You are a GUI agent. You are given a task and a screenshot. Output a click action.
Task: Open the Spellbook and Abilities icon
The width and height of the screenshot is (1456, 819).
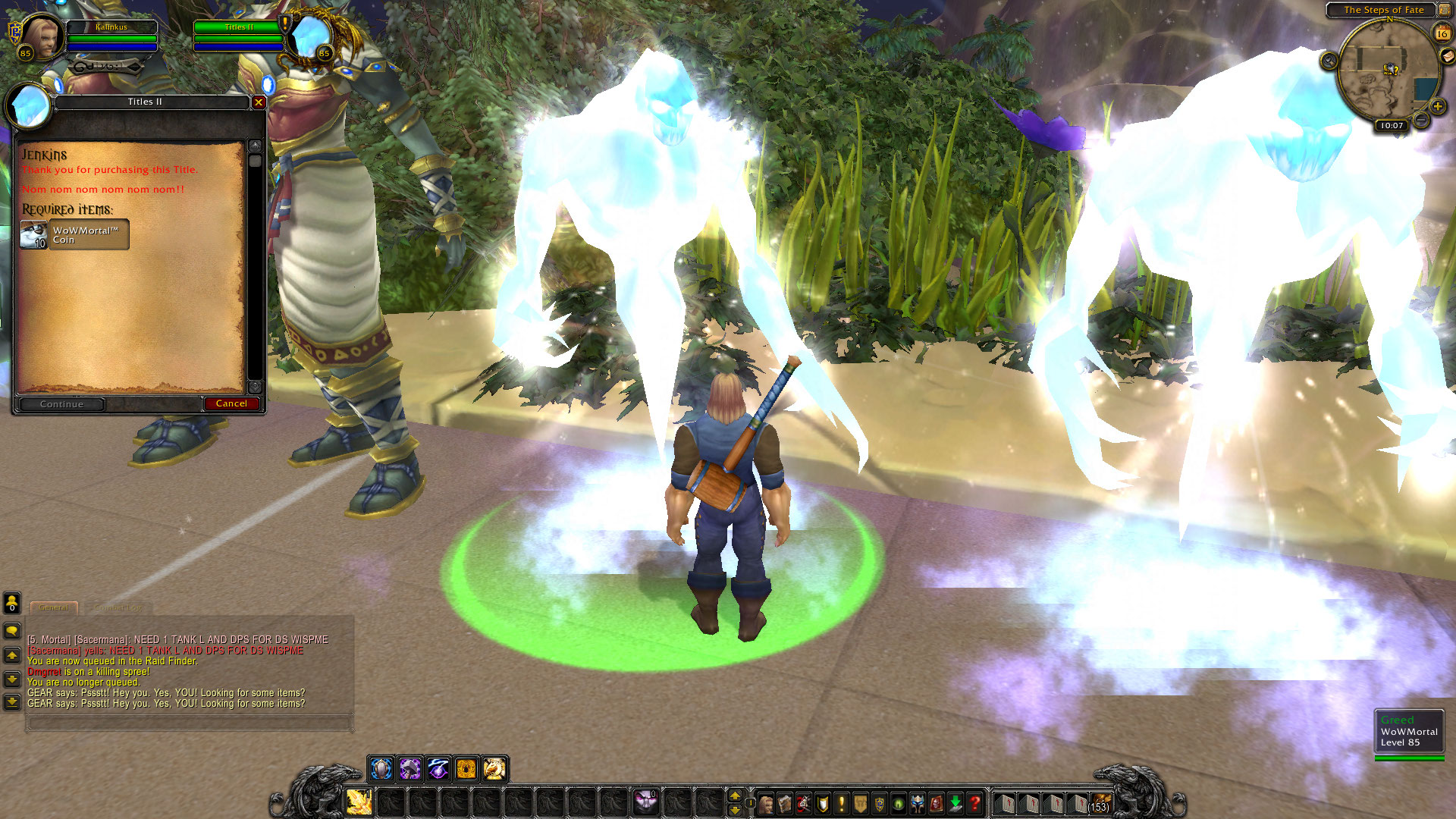pos(785,802)
